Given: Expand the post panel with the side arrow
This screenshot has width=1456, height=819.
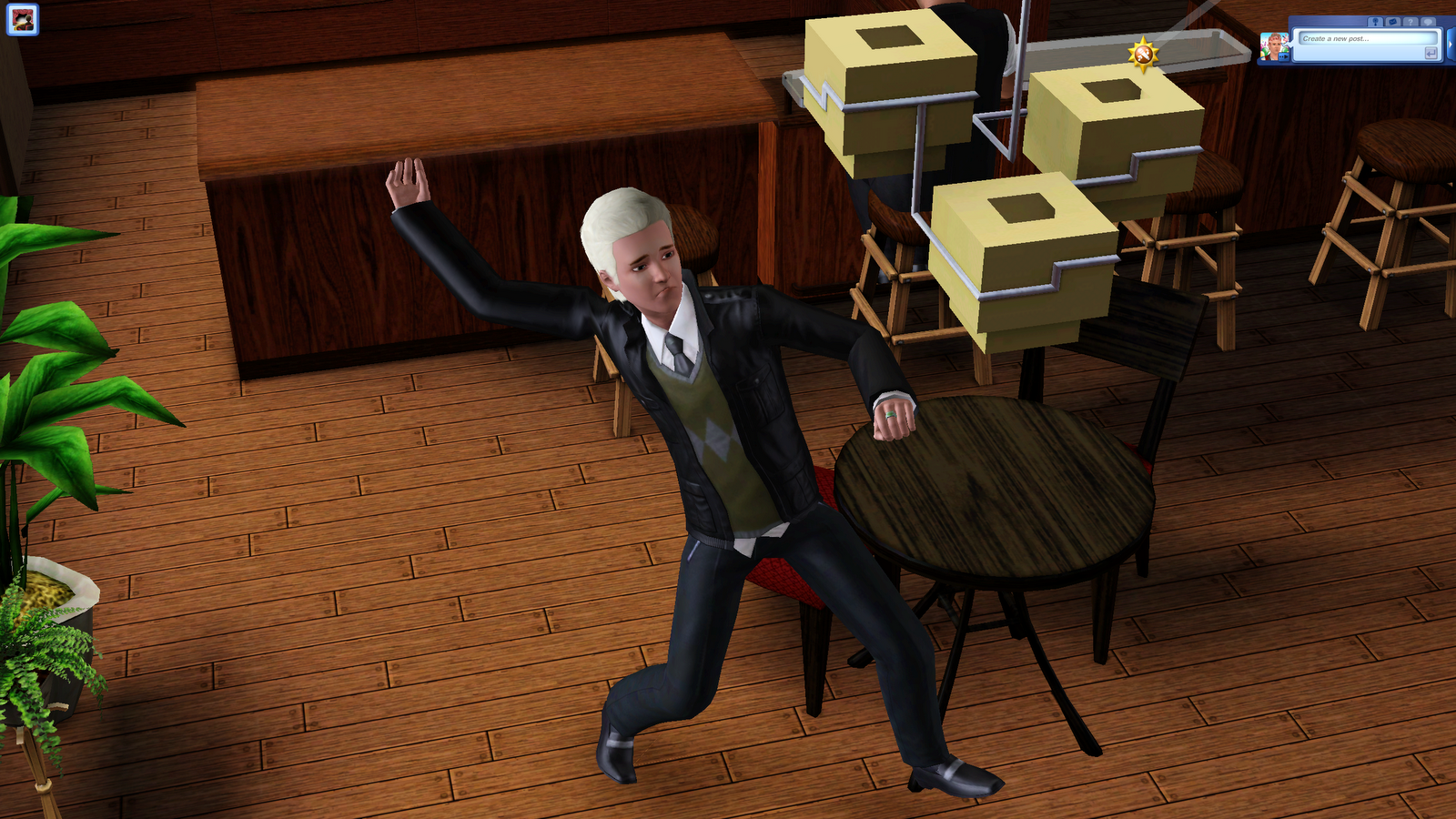Looking at the screenshot, I should point(1451,44).
